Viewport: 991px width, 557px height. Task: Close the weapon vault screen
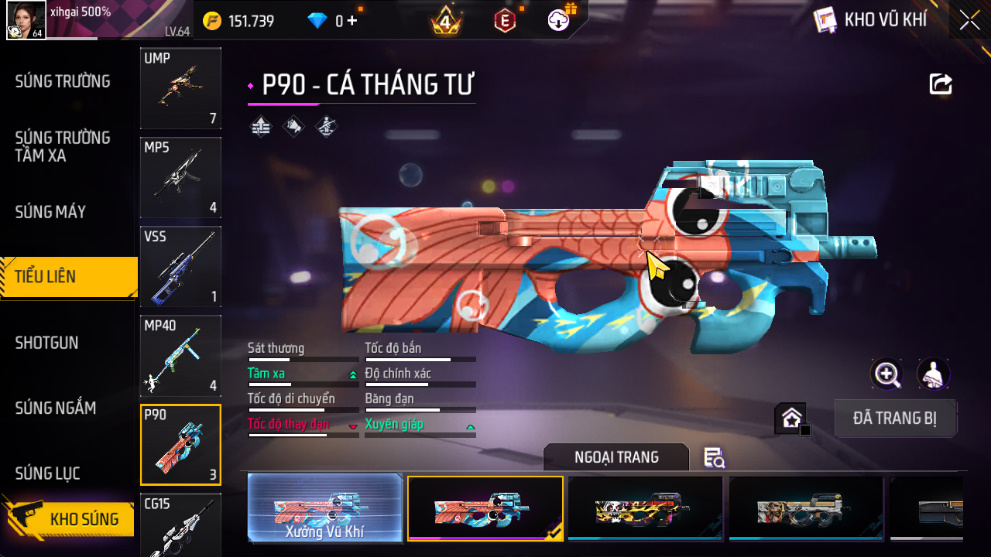(x=969, y=20)
